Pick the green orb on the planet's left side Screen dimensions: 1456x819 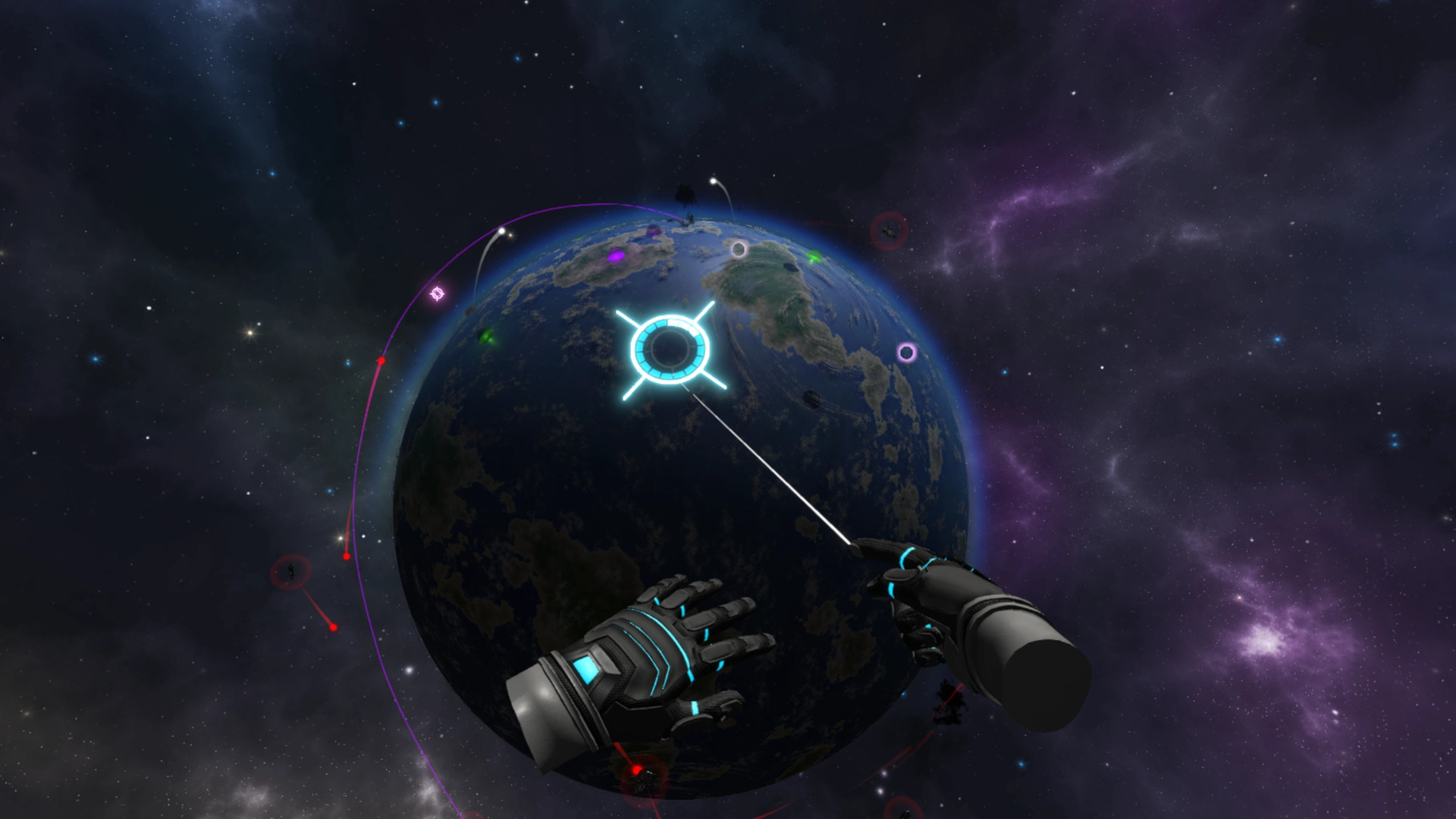tap(486, 337)
